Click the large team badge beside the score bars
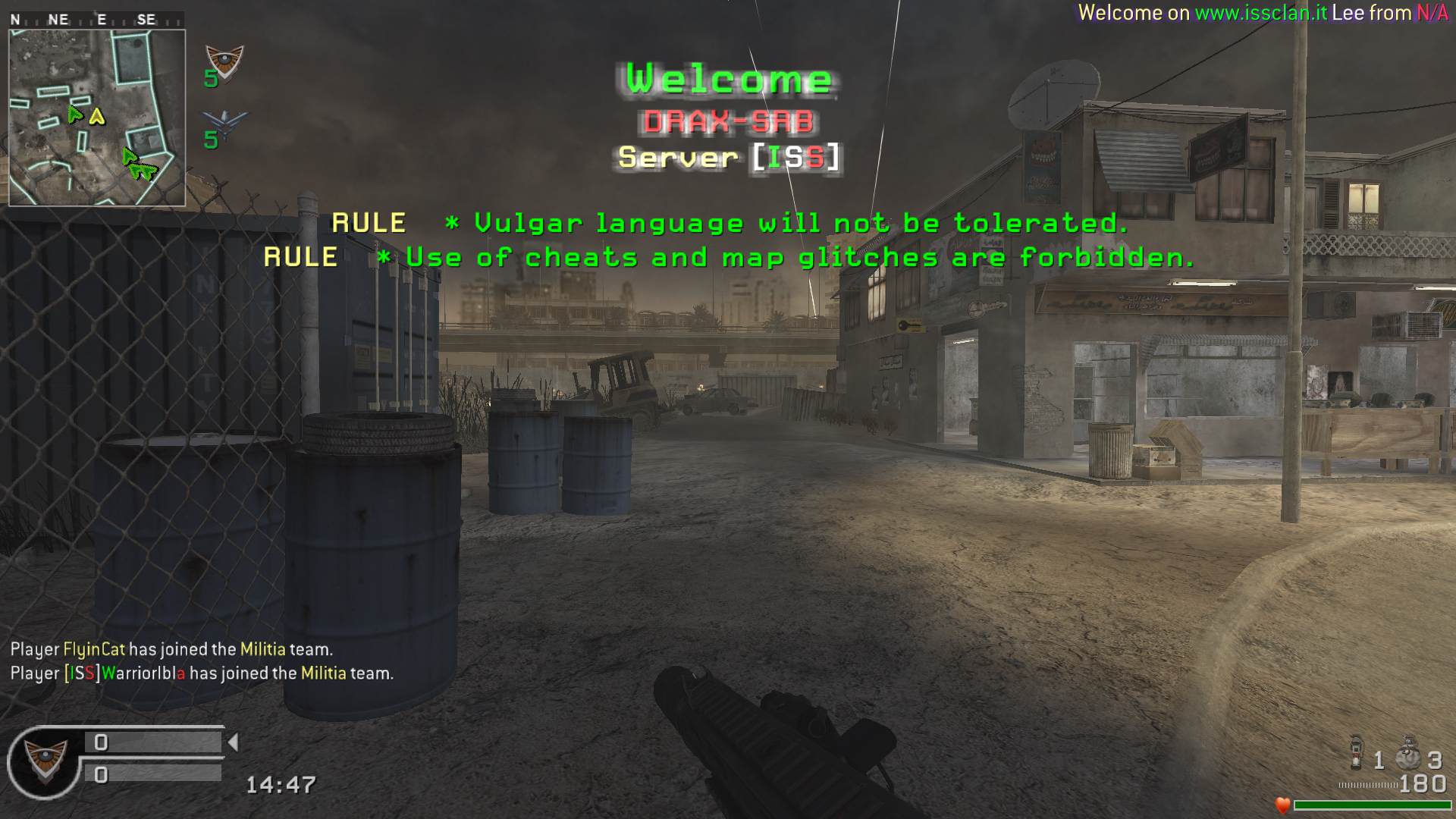The image size is (1456, 819). point(44,761)
